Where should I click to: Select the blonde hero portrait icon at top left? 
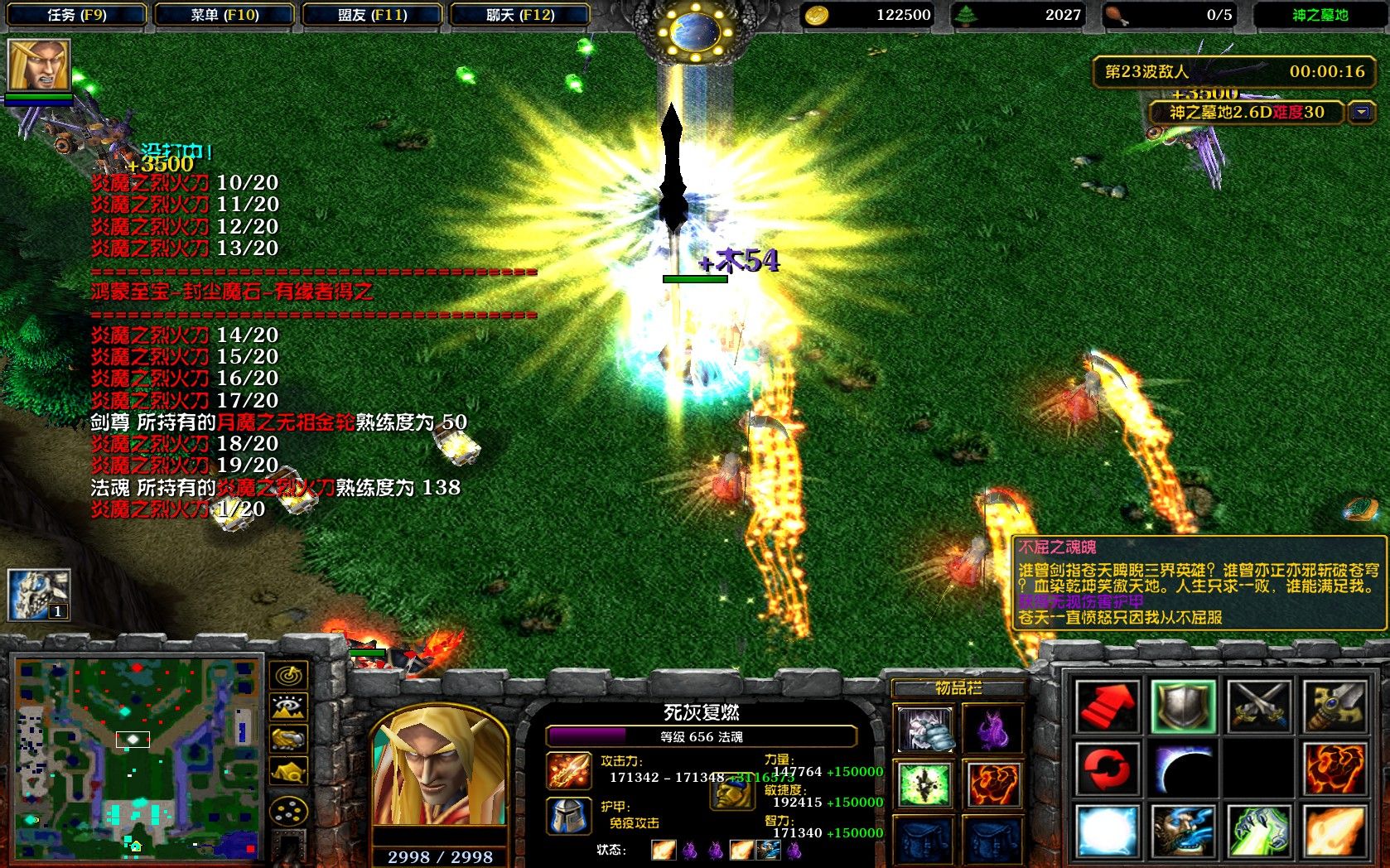tap(39, 65)
